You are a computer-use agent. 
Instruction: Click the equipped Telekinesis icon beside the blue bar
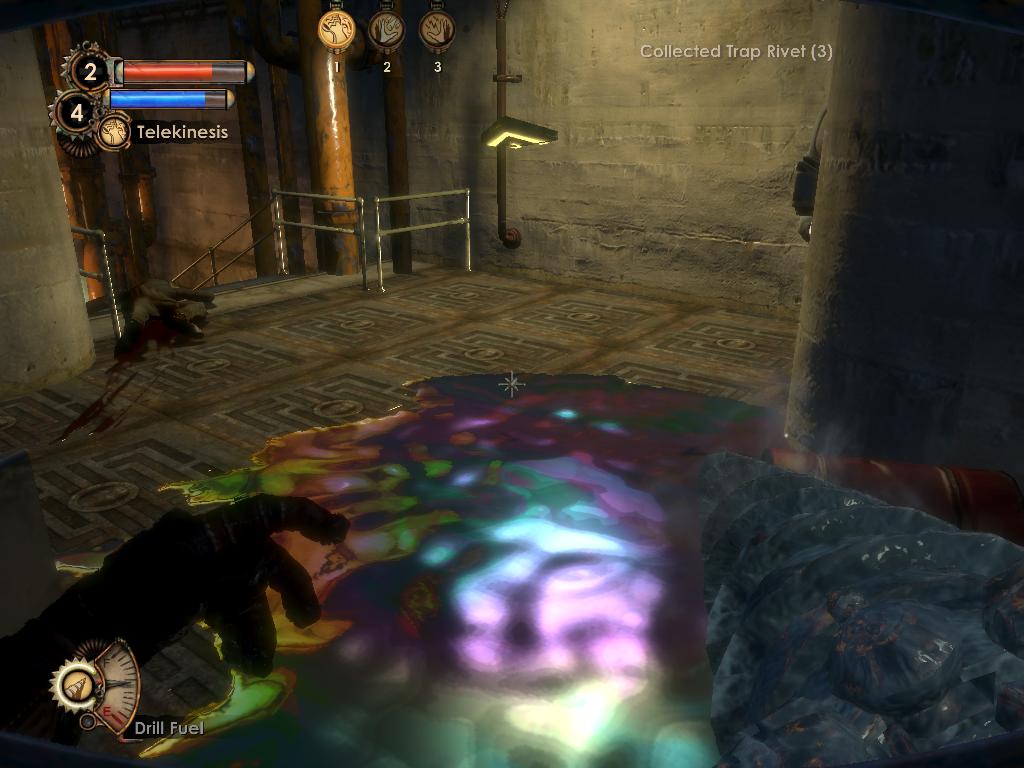[x=113, y=132]
